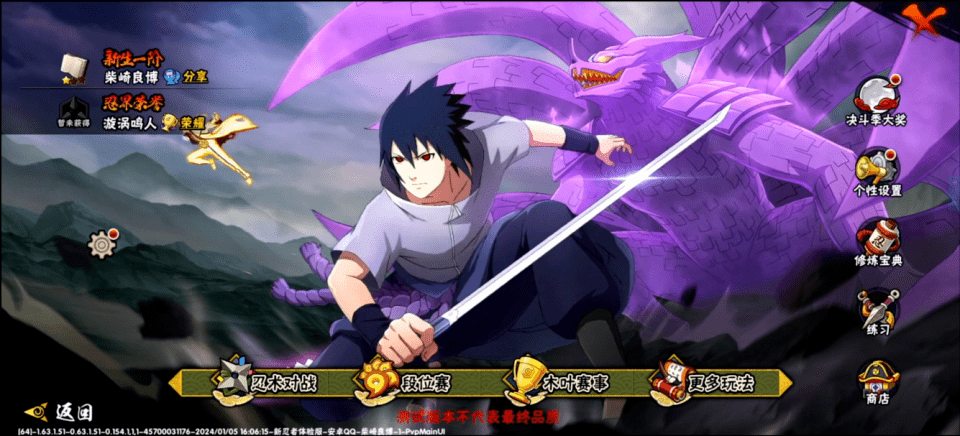Image resolution: width=960 pixels, height=436 pixels.
Task: Open 决斗季大奖 duel season rewards
Action: (877, 102)
